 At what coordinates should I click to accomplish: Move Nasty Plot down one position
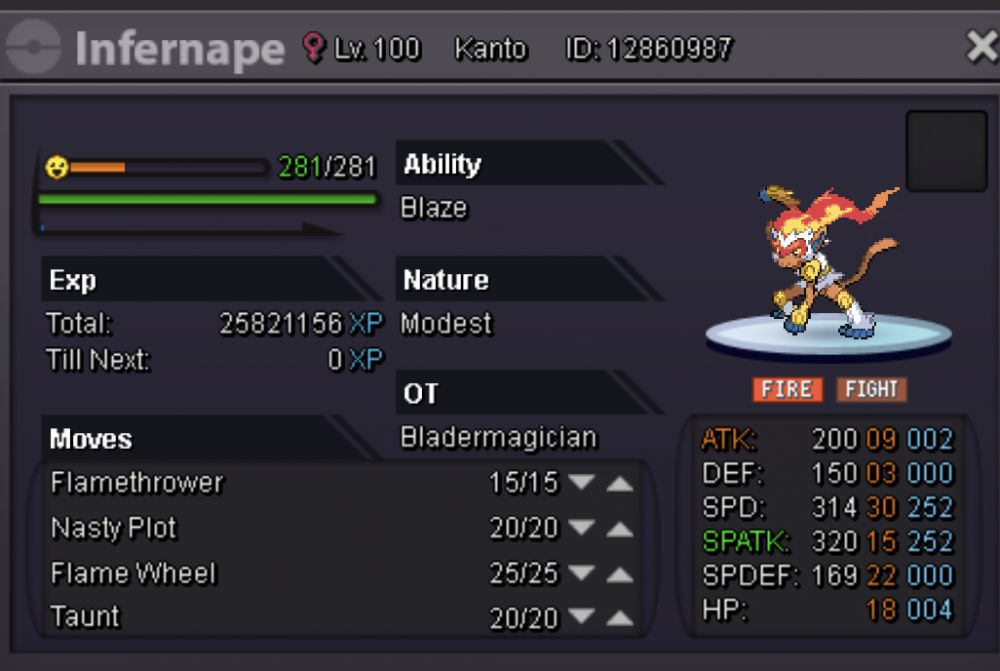(x=581, y=529)
